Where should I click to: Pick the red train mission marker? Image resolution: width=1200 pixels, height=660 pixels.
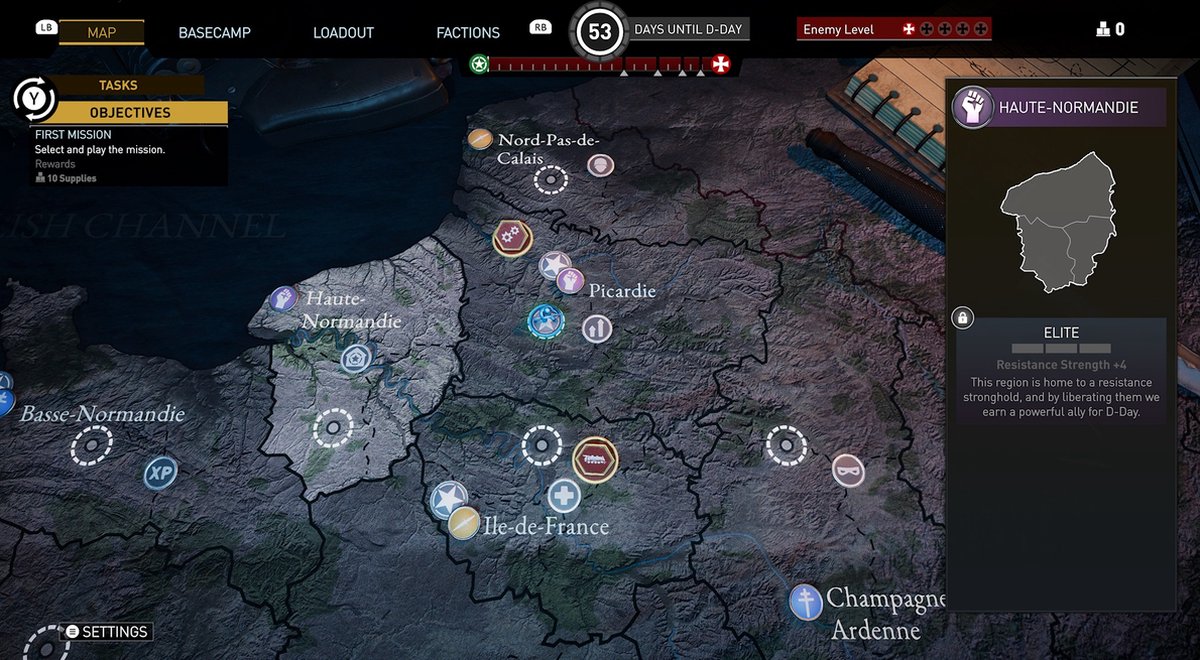[595, 459]
